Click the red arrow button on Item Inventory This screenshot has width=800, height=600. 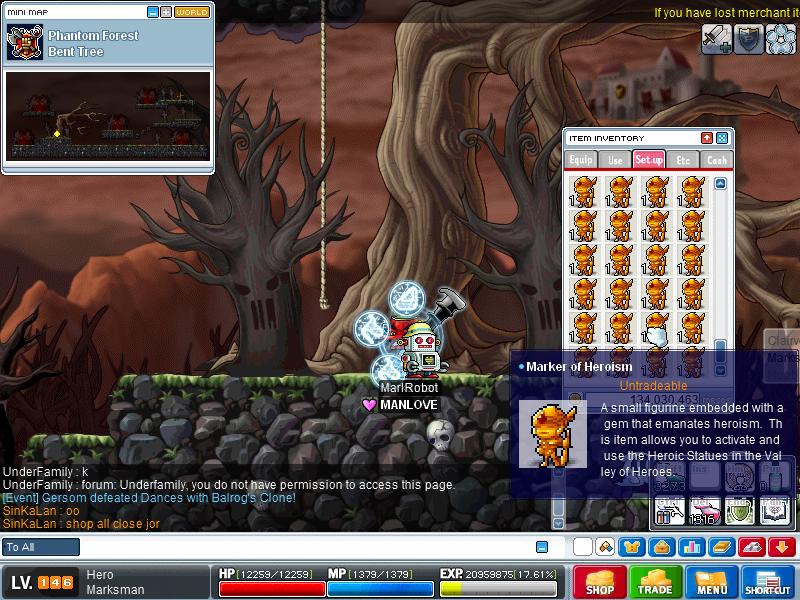pyautogui.click(x=707, y=138)
